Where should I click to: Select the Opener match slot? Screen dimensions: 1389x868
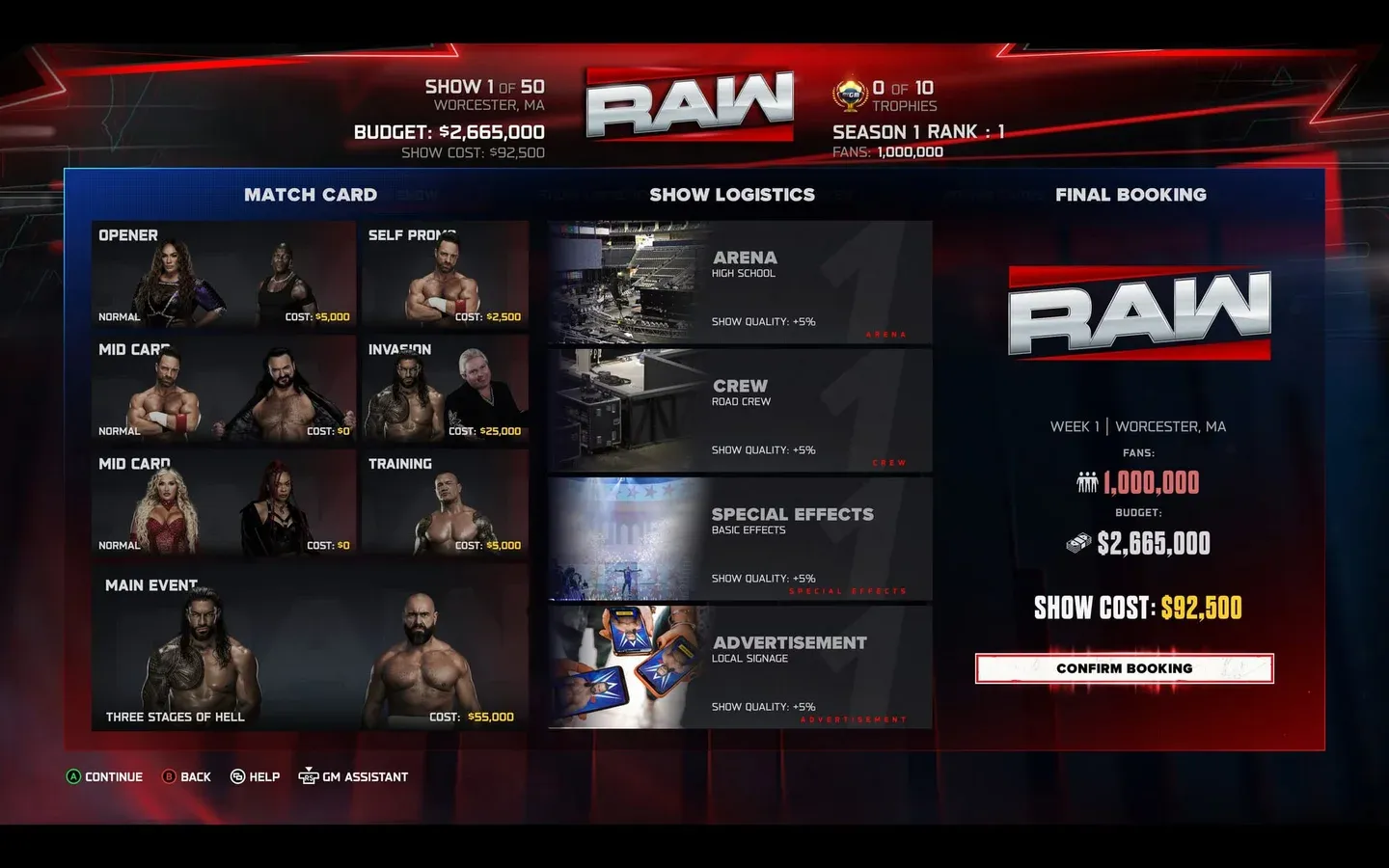pos(224,275)
